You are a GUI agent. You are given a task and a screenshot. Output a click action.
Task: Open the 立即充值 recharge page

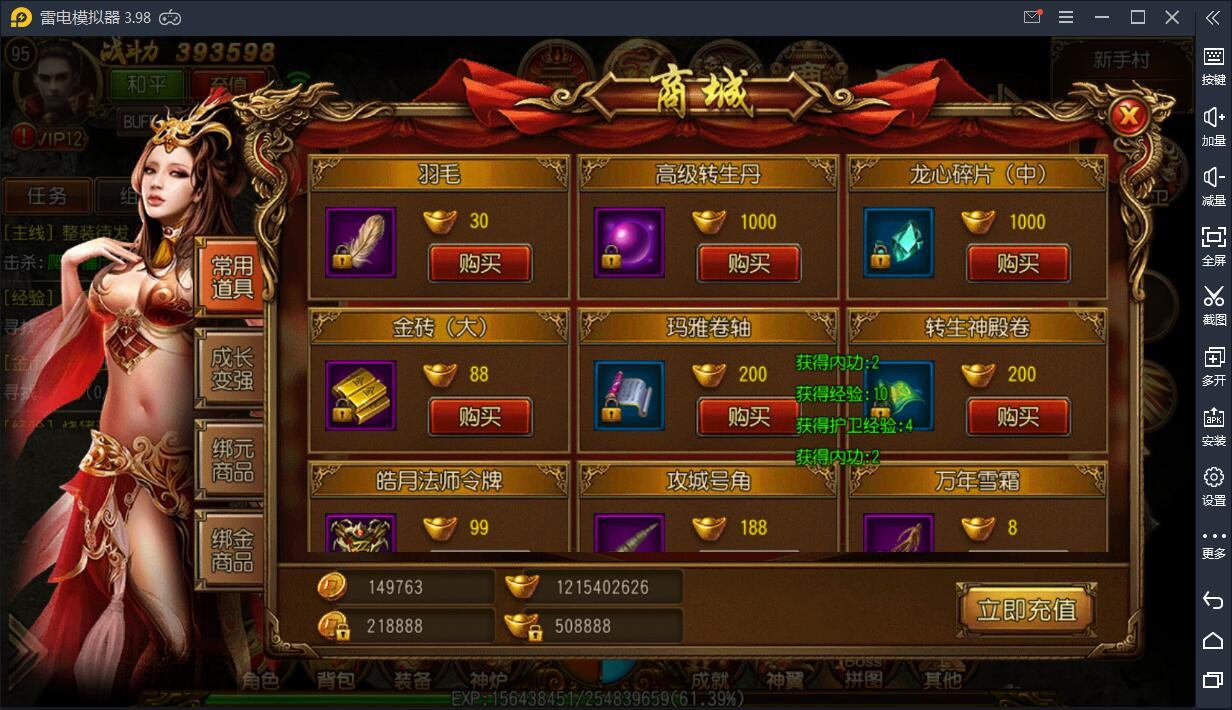point(1025,609)
